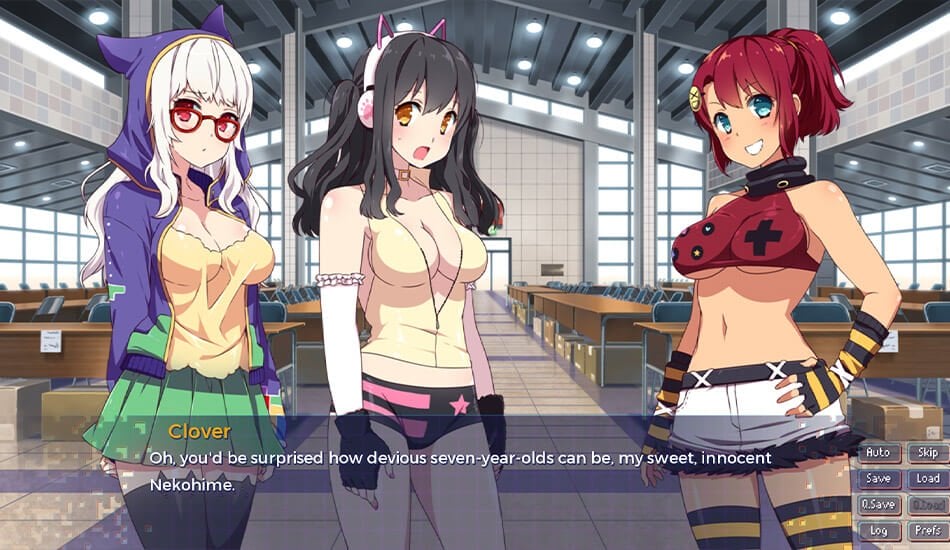The width and height of the screenshot is (950, 550).
Task: Enable Auto dialogue advance
Action: pyautogui.click(x=878, y=453)
